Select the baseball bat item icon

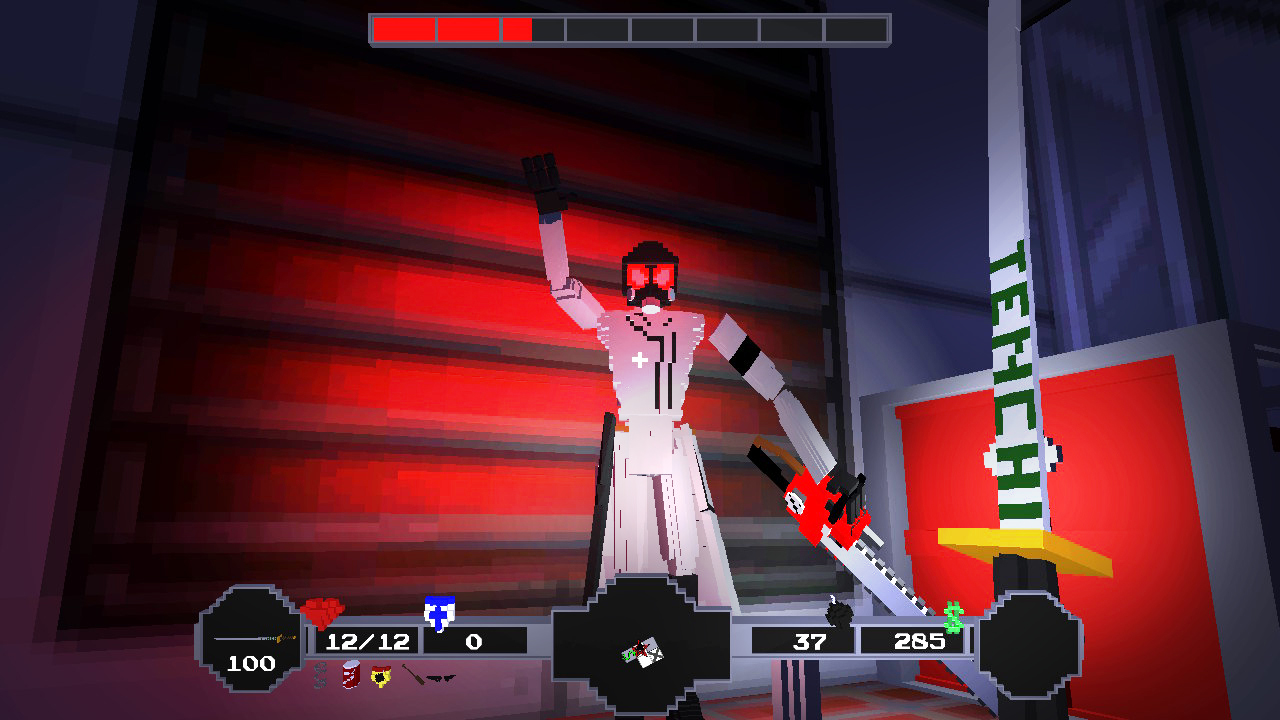pos(416,673)
